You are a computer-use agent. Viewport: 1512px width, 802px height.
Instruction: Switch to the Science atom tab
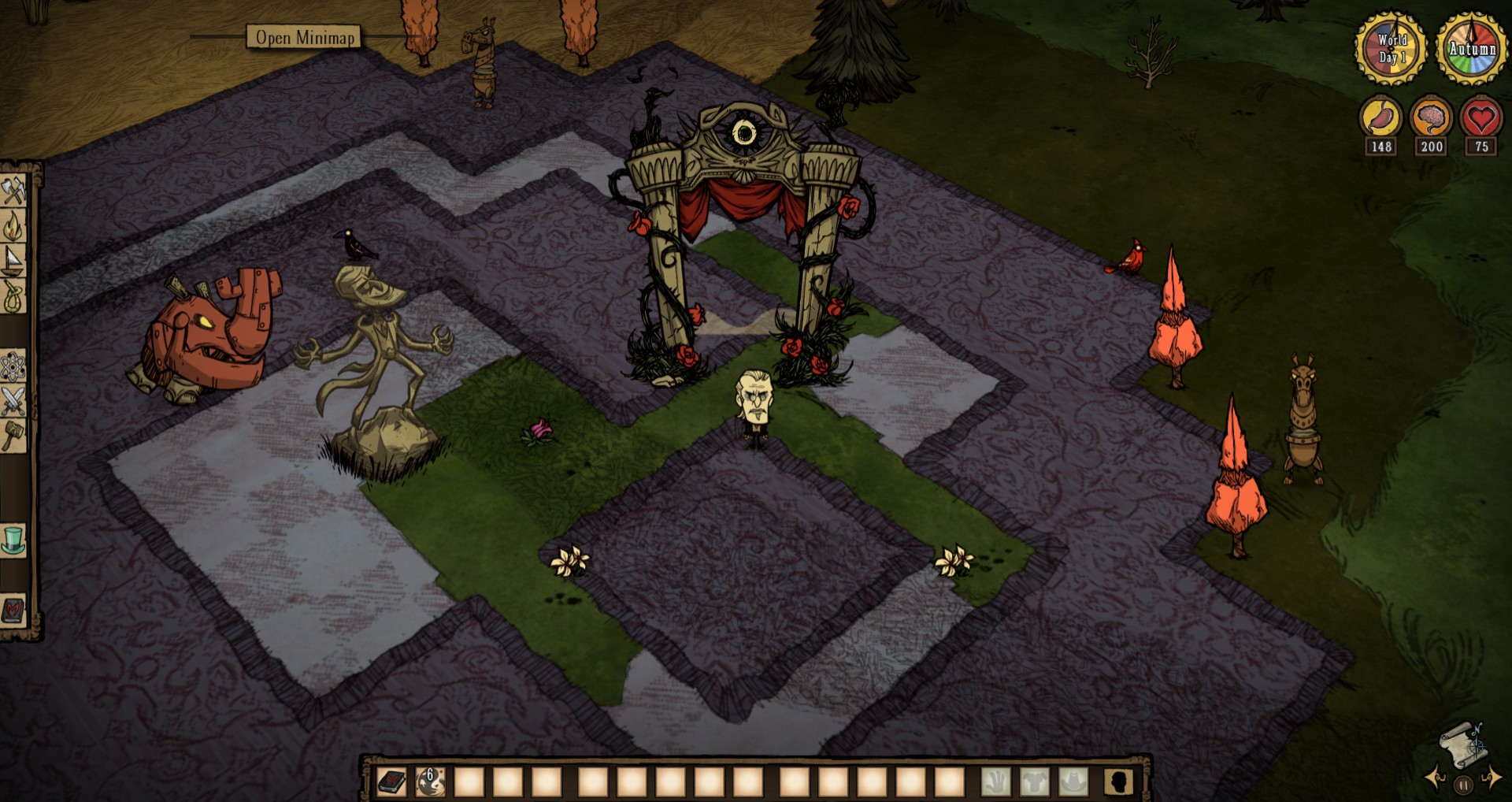[13, 366]
